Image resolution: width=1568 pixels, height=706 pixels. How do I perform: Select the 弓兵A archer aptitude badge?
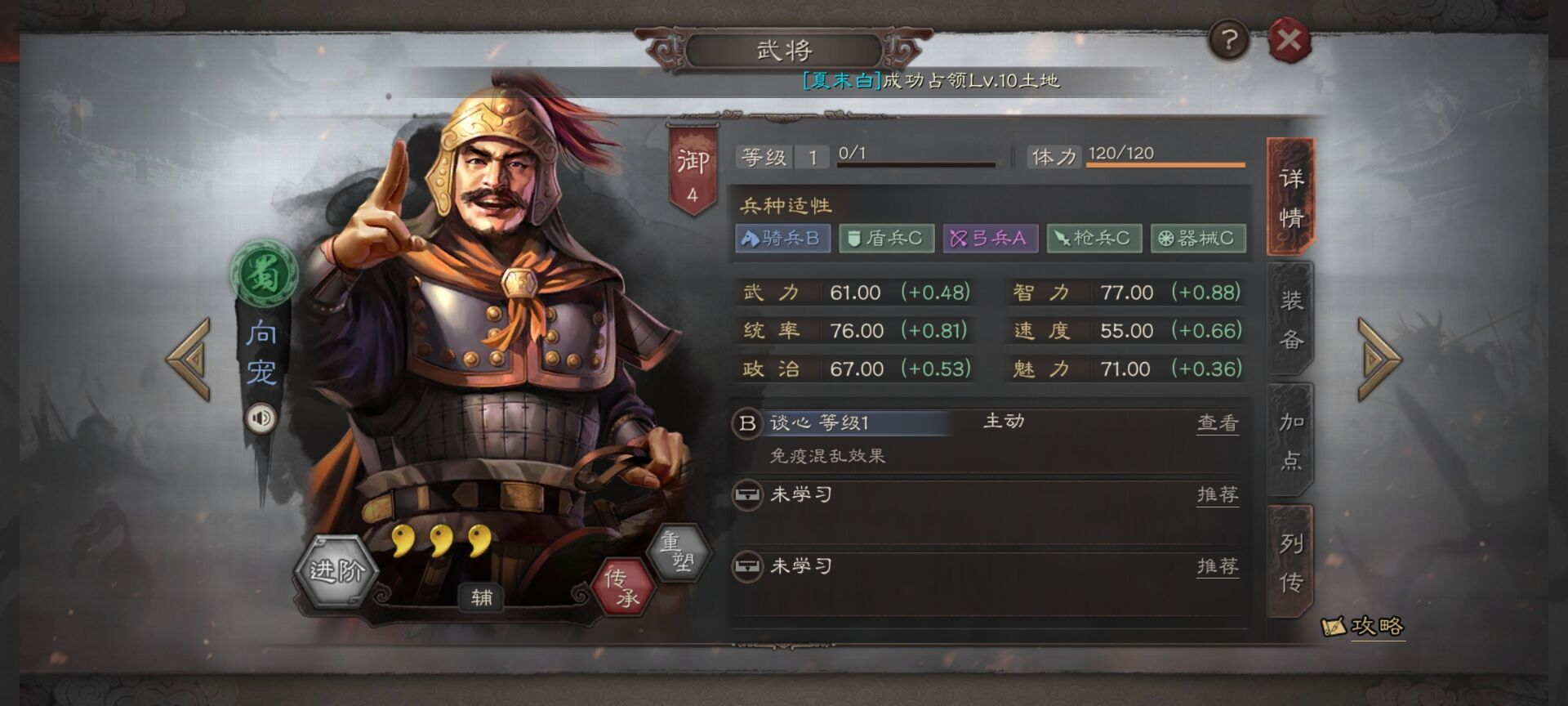990,239
